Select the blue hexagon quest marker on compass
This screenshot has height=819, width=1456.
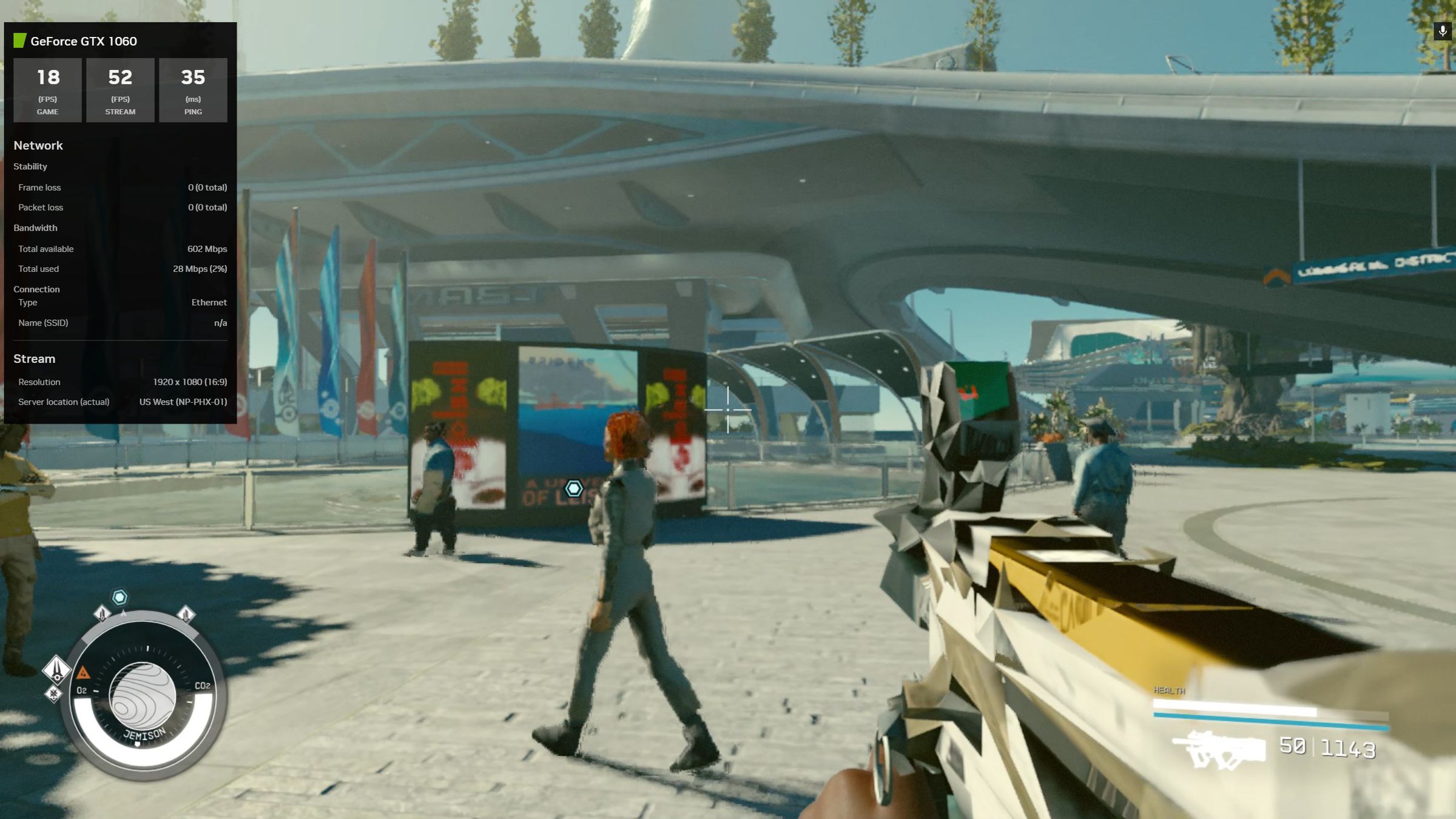(120, 598)
